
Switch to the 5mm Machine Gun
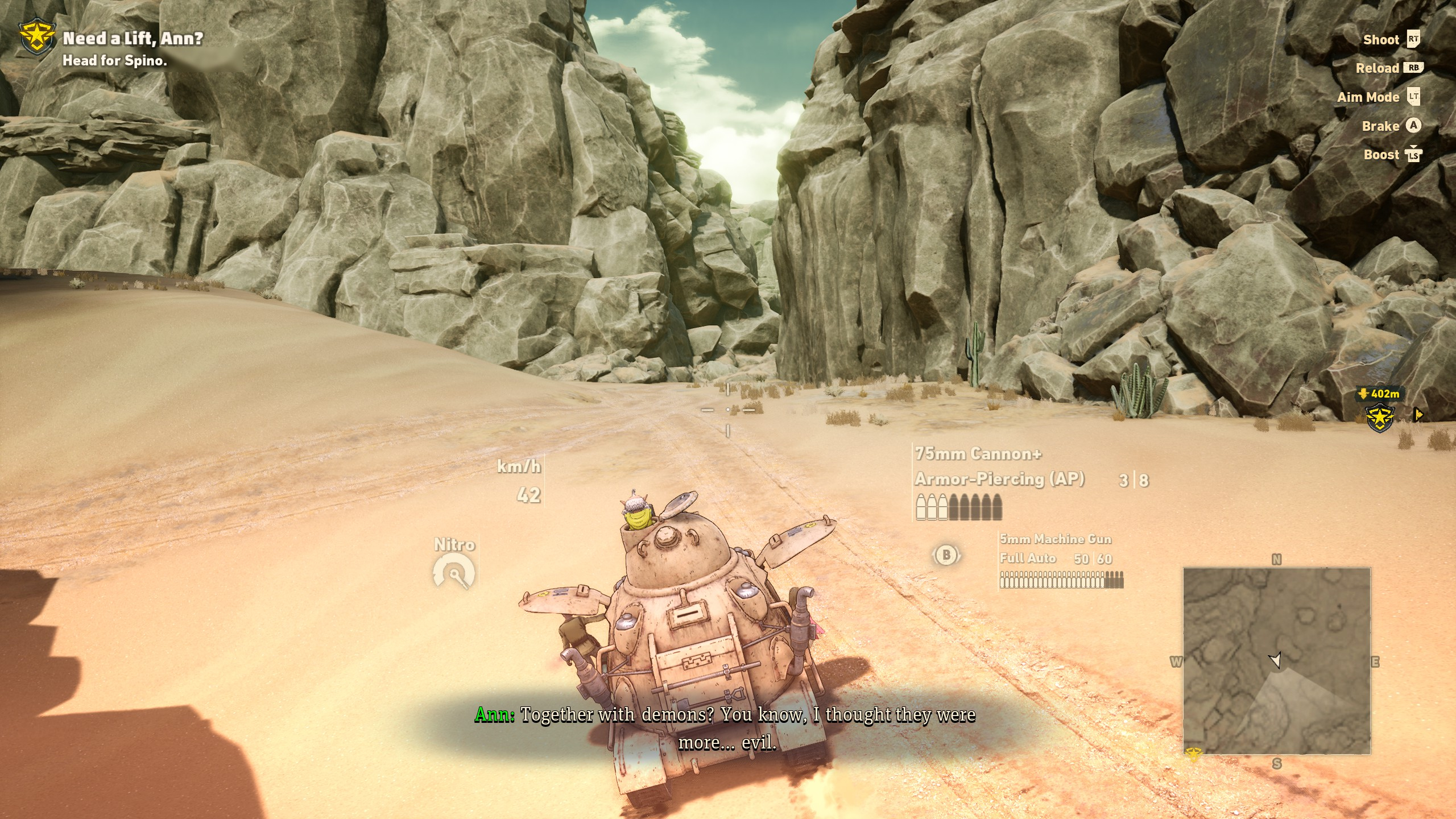click(1055, 539)
